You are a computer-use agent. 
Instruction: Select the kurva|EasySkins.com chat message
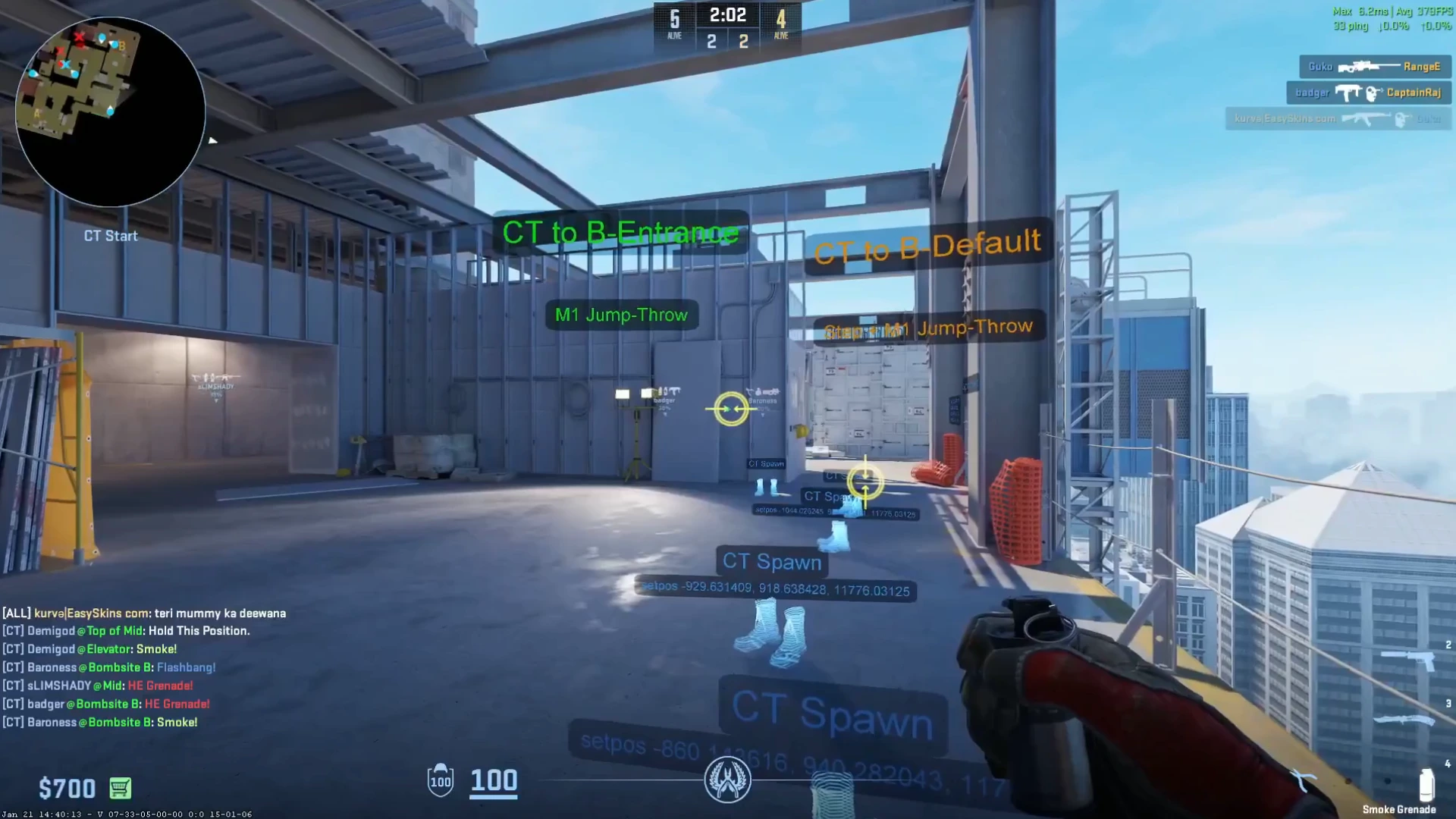144,613
